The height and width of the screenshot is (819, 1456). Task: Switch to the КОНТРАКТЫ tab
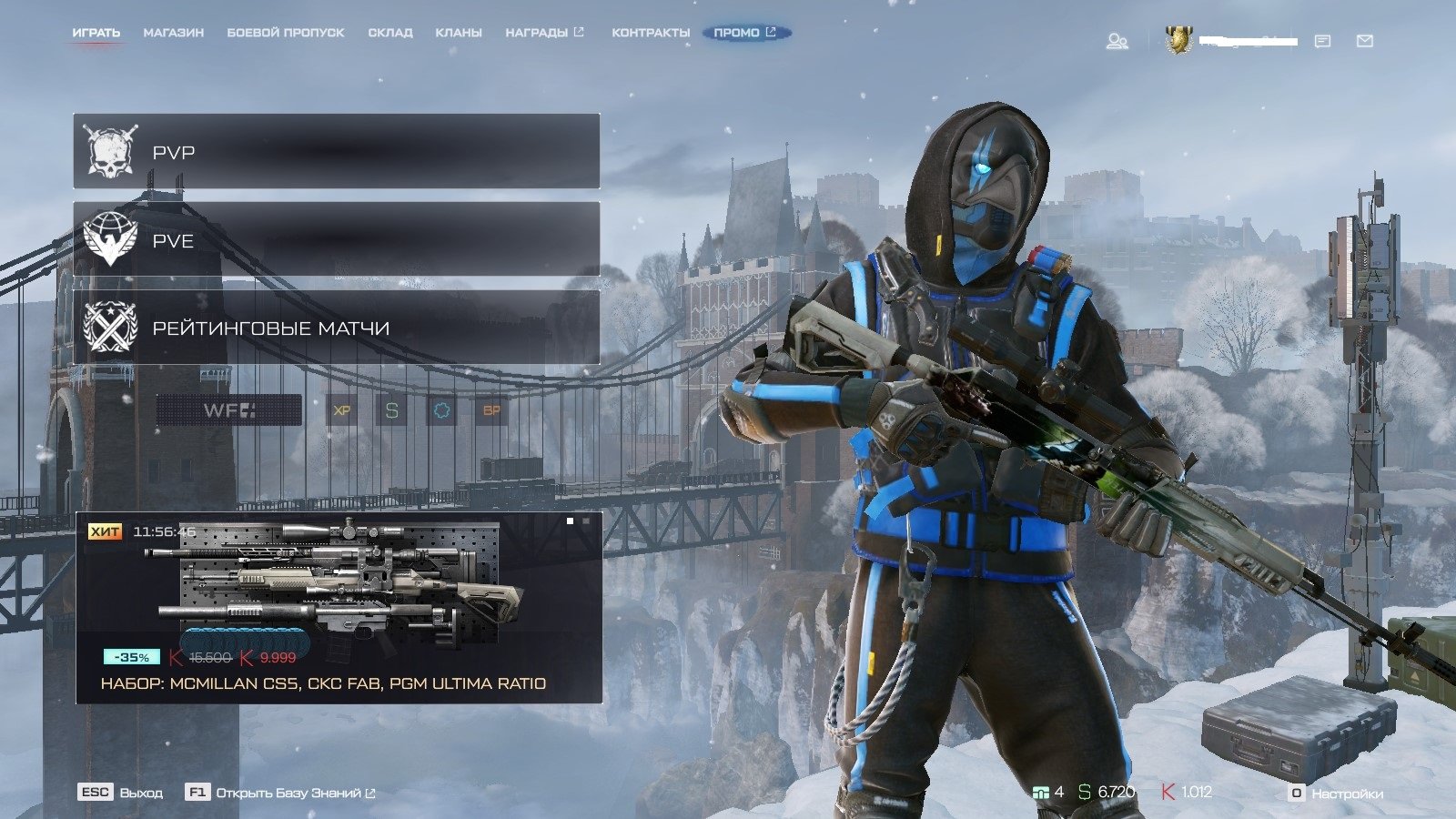click(x=650, y=33)
